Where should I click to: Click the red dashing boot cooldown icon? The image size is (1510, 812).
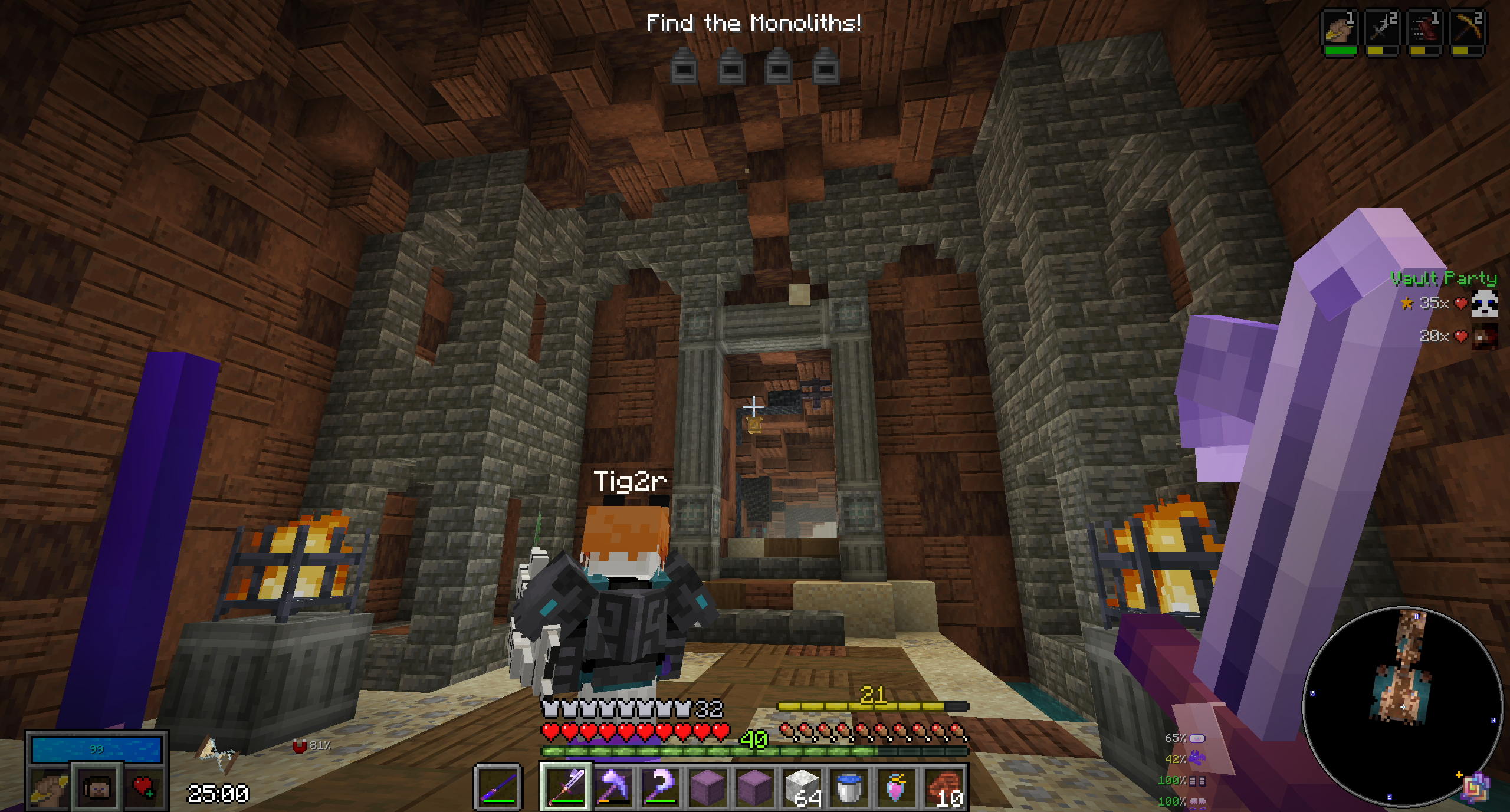pyautogui.click(x=1424, y=29)
